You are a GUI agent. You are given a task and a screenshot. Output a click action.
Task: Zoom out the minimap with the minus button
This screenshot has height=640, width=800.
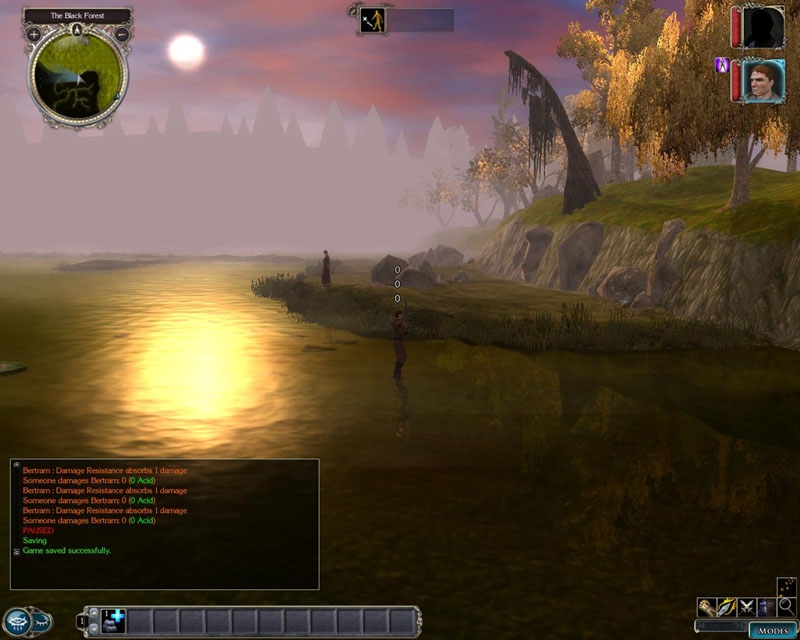[x=122, y=34]
